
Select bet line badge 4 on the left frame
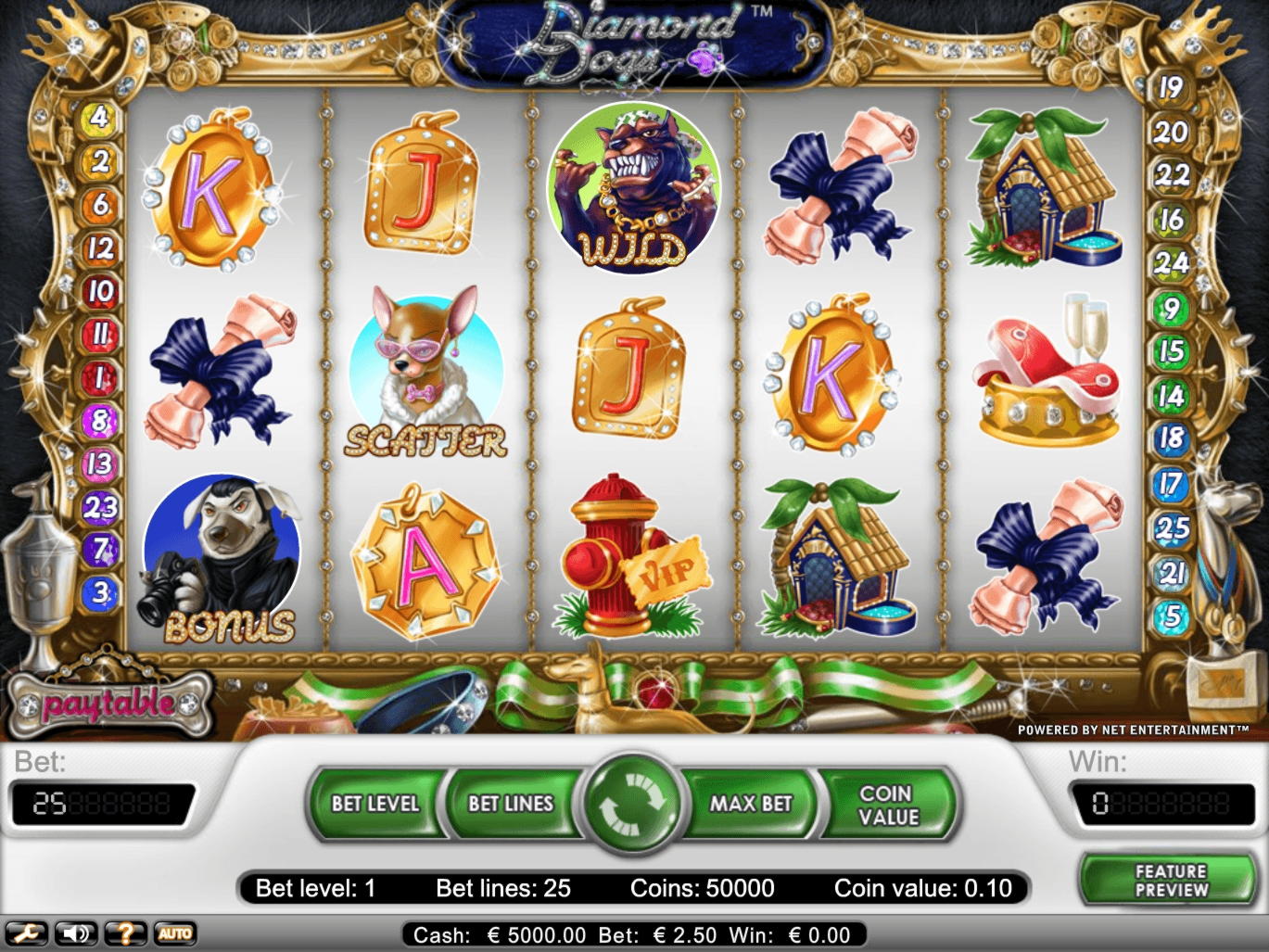click(96, 117)
